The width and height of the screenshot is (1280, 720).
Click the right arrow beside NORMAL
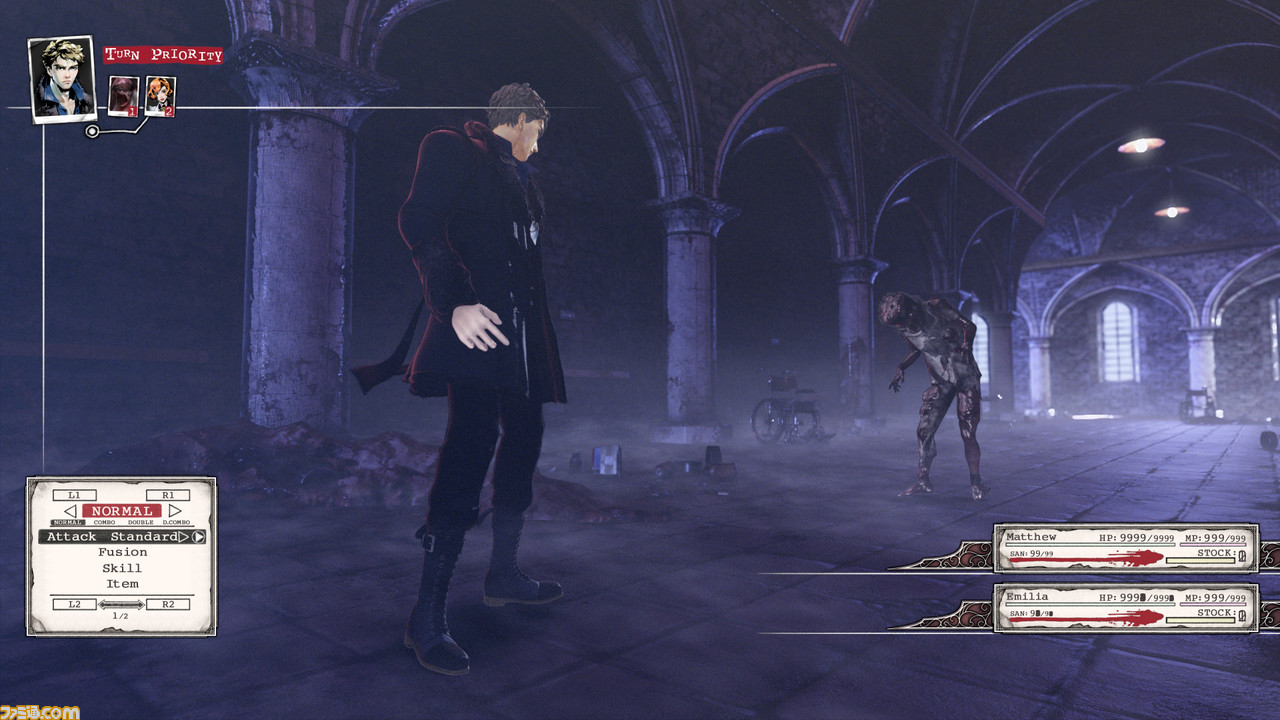coord(175,511)
